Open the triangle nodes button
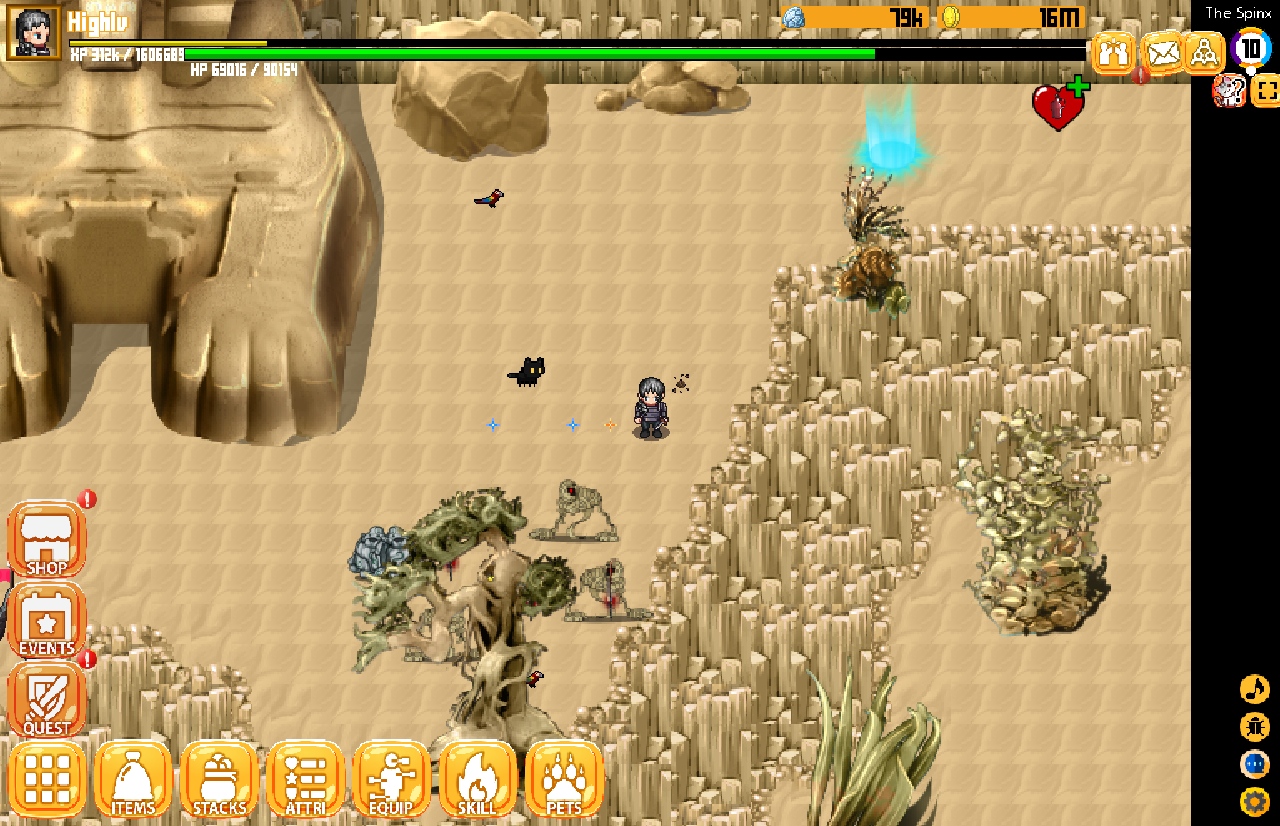Screen dimensions: 1280x826 point(1205,52)
